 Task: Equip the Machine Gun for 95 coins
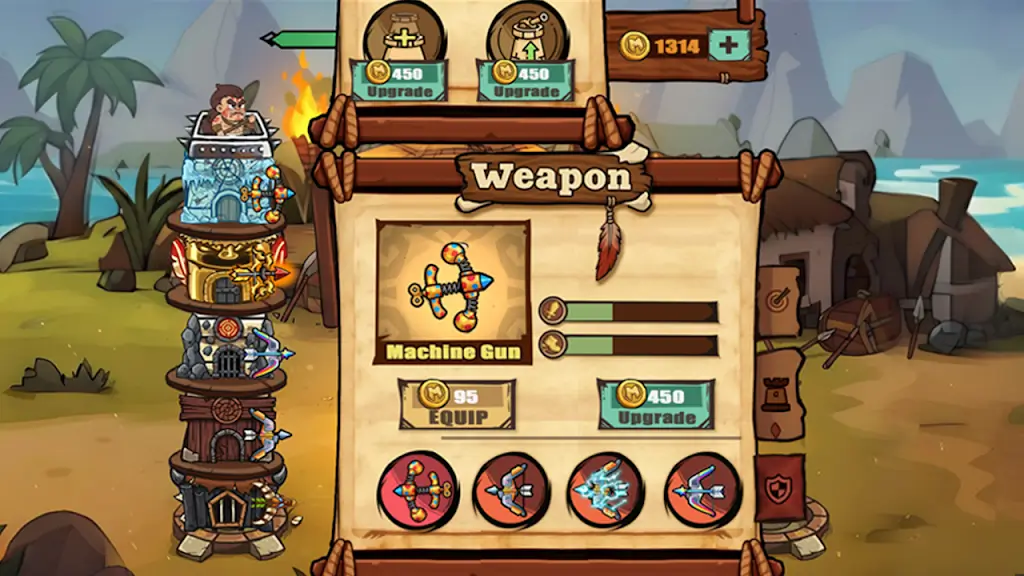[456, 404]
